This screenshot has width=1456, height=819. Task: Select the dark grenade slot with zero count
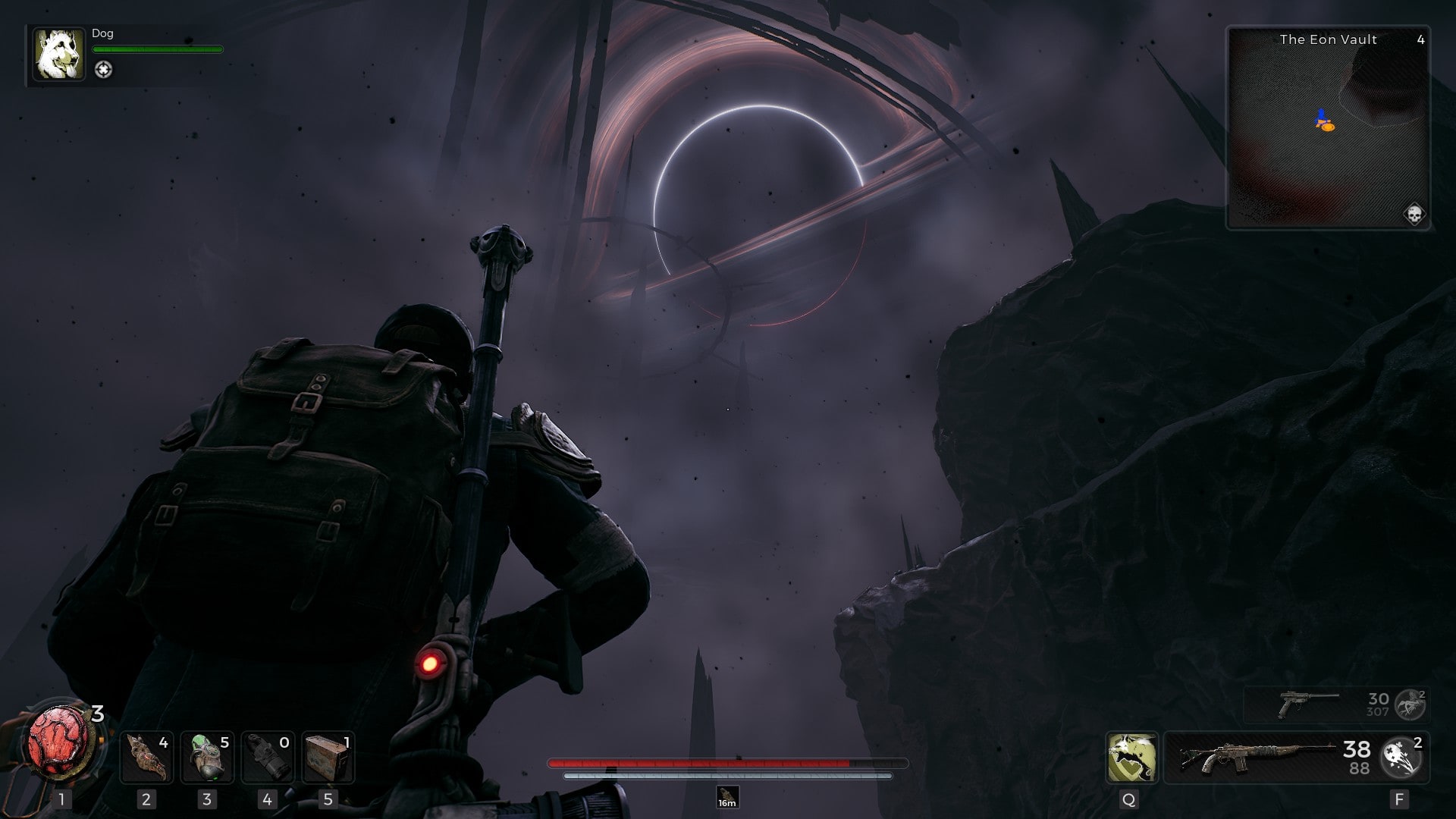(268, 757)
